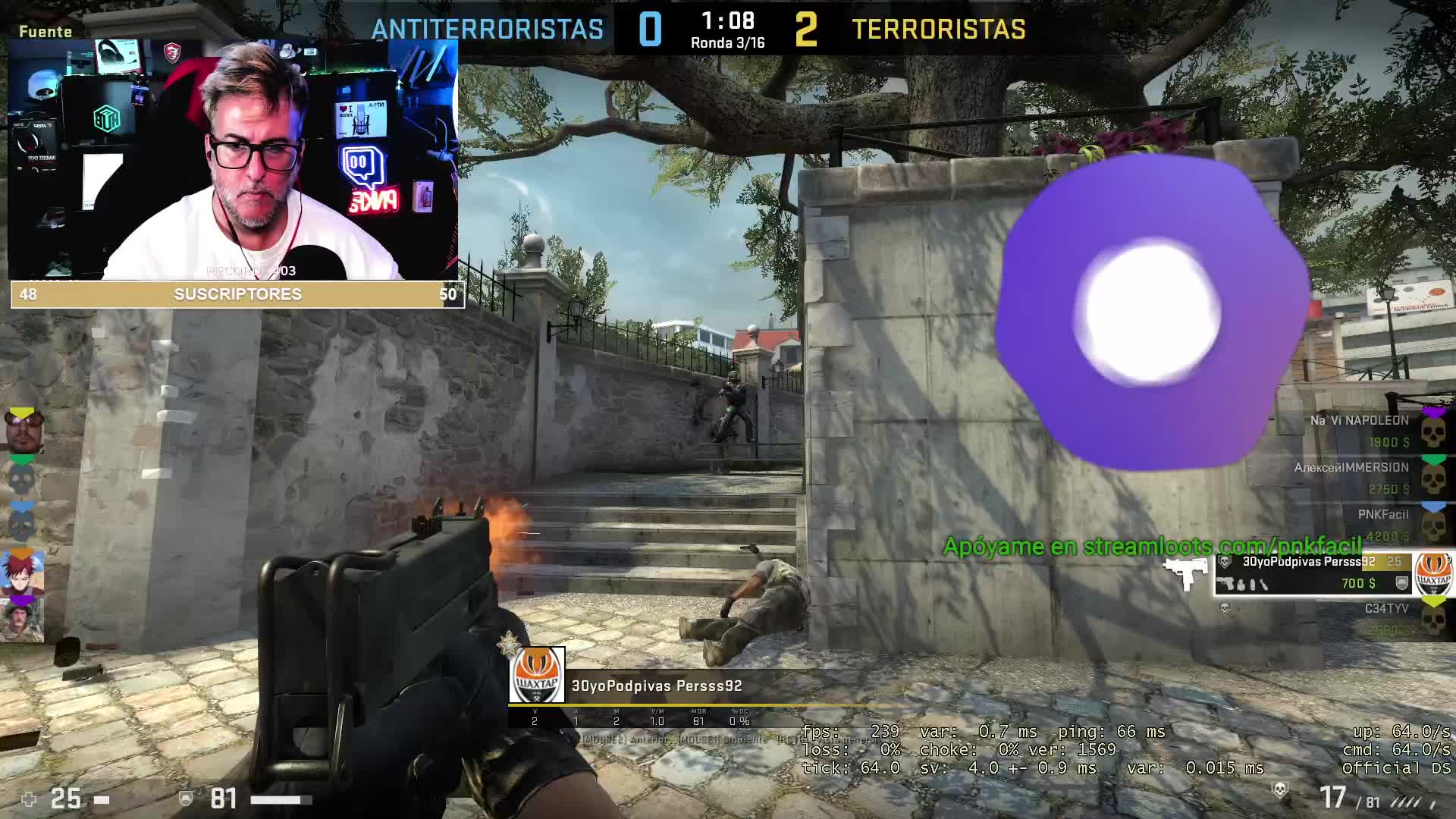Click the red-haired anime player avatar
Image resolution: width=1456 pixels, height=819 pixels.
pos(24,574)
